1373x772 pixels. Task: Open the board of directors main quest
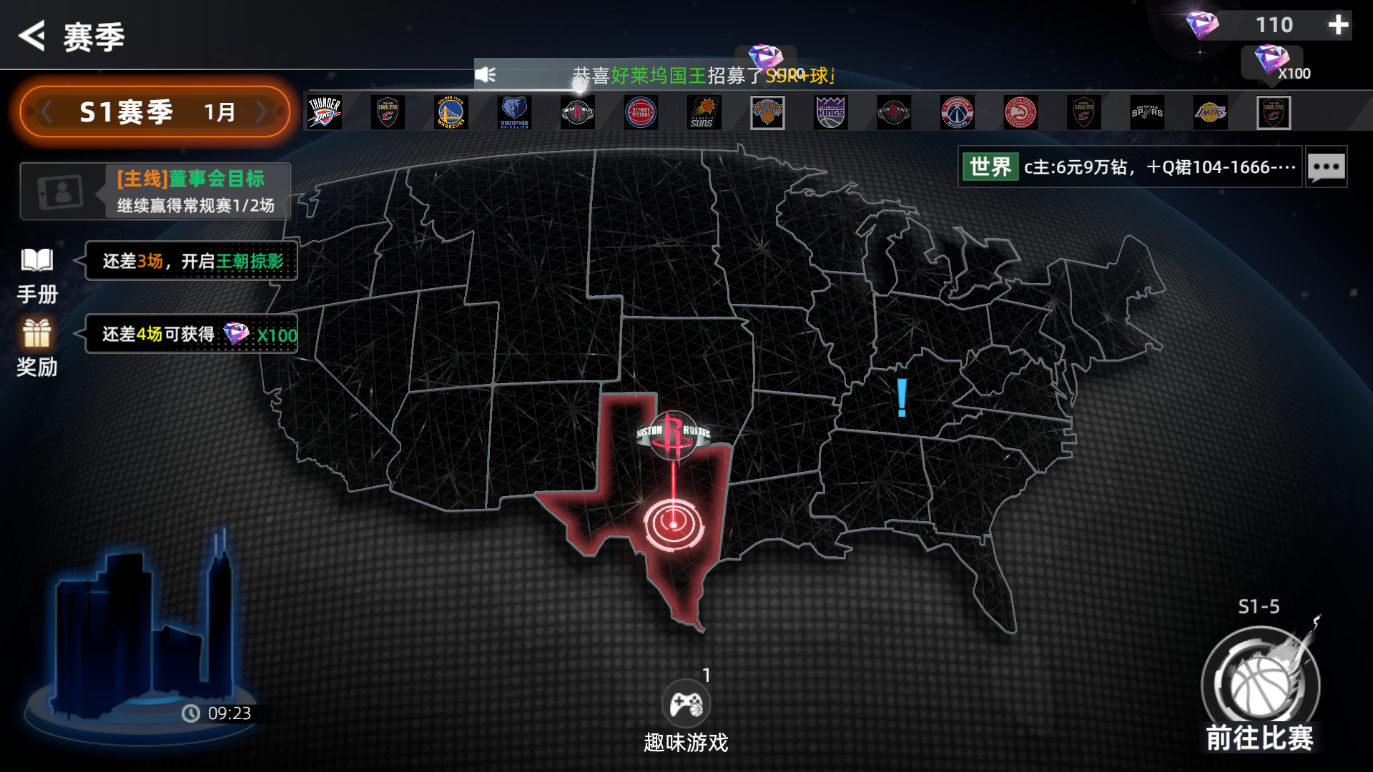pyautogui.click(x=156, y=191)
